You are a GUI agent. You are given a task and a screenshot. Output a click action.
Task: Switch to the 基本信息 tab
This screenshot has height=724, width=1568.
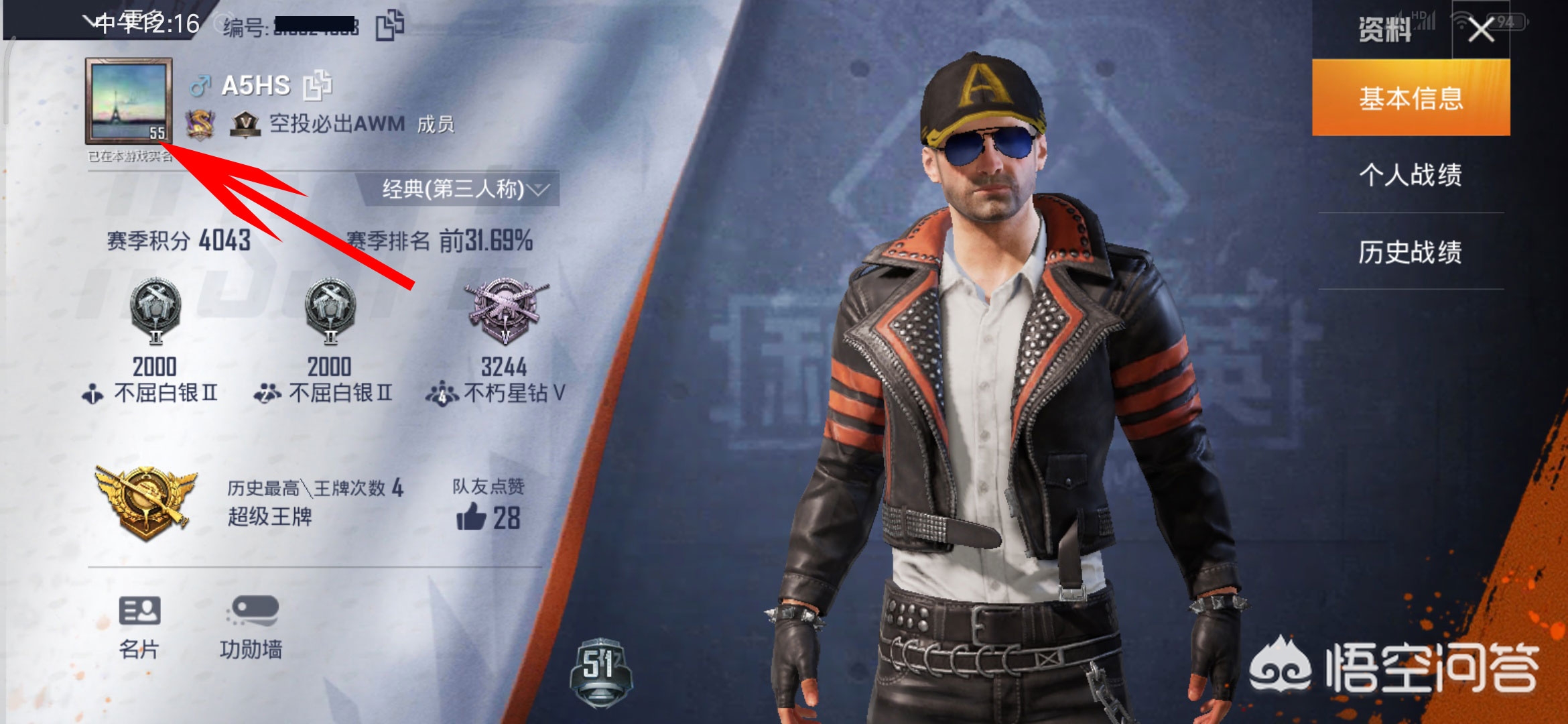pyautogui.click(x=1411, y=98)
